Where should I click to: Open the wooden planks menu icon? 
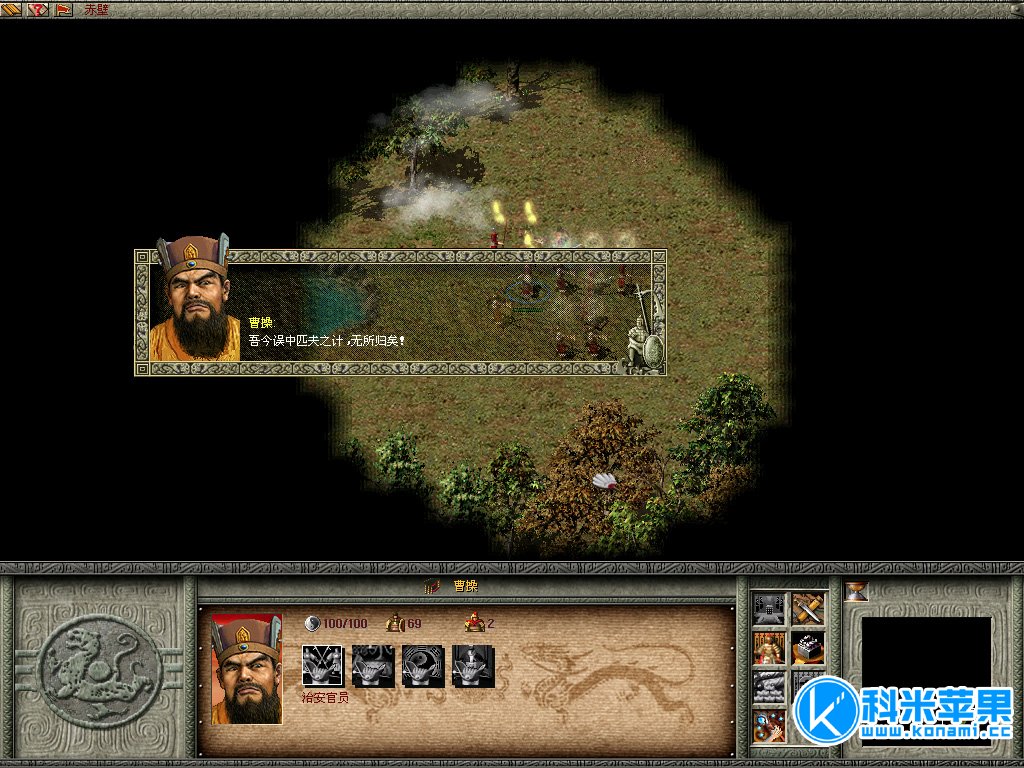[x=13, y=9]
